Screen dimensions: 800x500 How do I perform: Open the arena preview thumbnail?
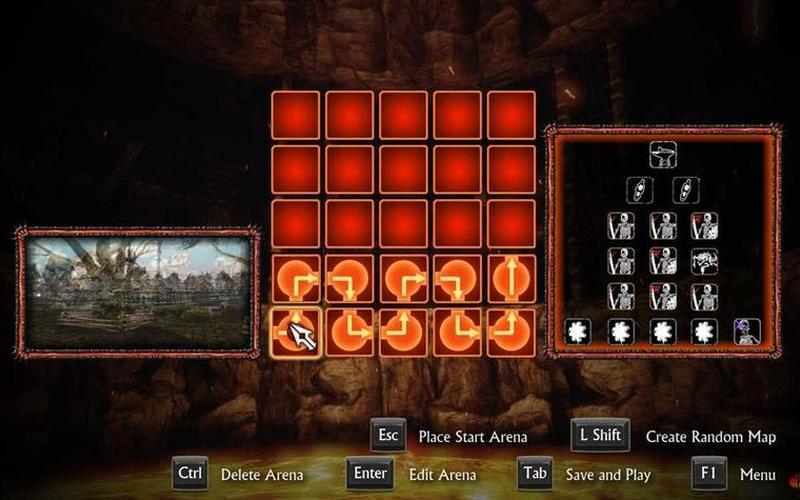(x=137, y=292)
